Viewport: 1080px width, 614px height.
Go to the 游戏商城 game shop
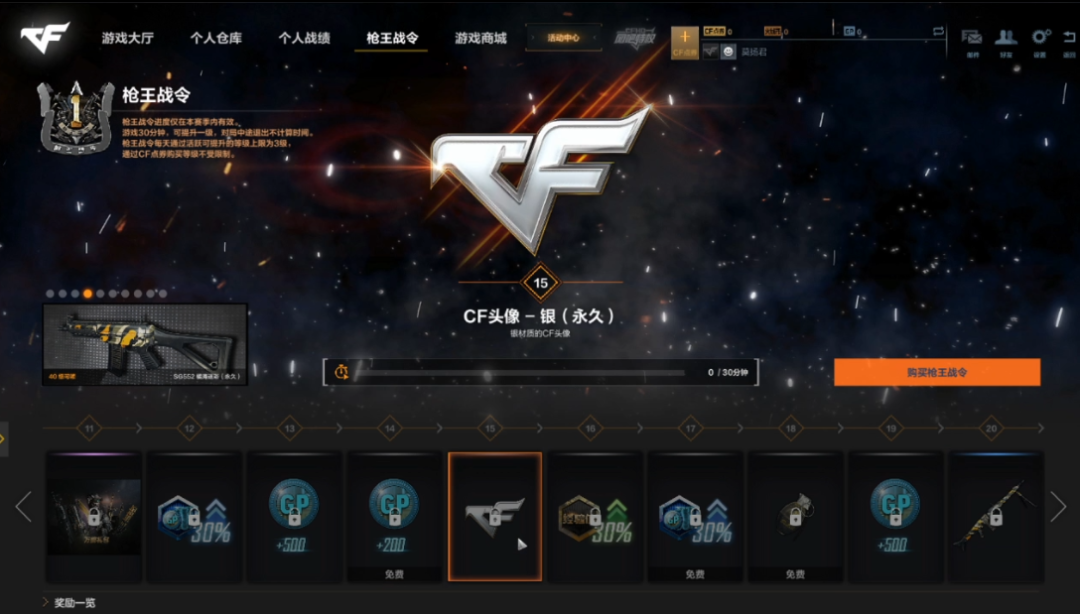[480, 39]
